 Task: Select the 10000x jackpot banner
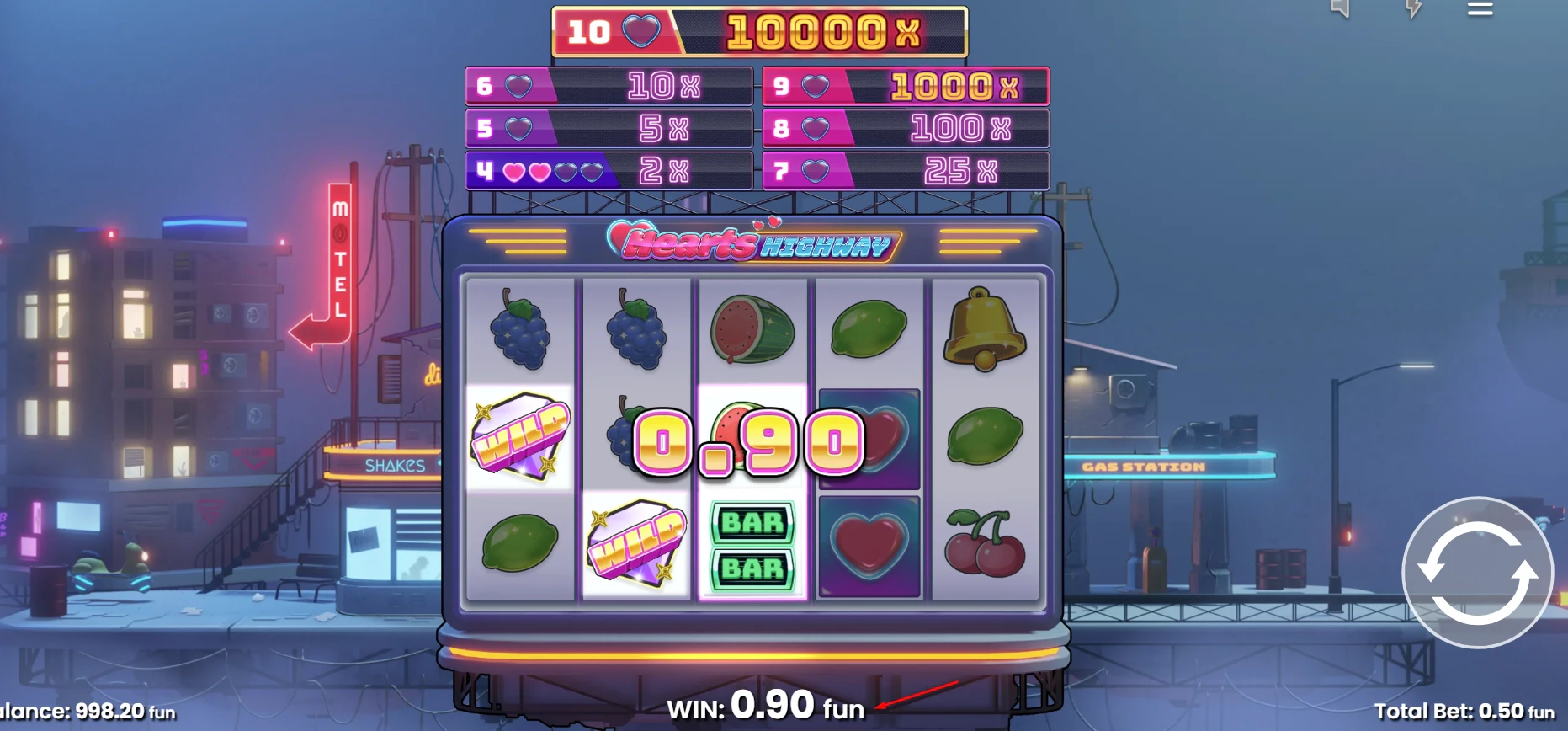click(x=760, y=32)
